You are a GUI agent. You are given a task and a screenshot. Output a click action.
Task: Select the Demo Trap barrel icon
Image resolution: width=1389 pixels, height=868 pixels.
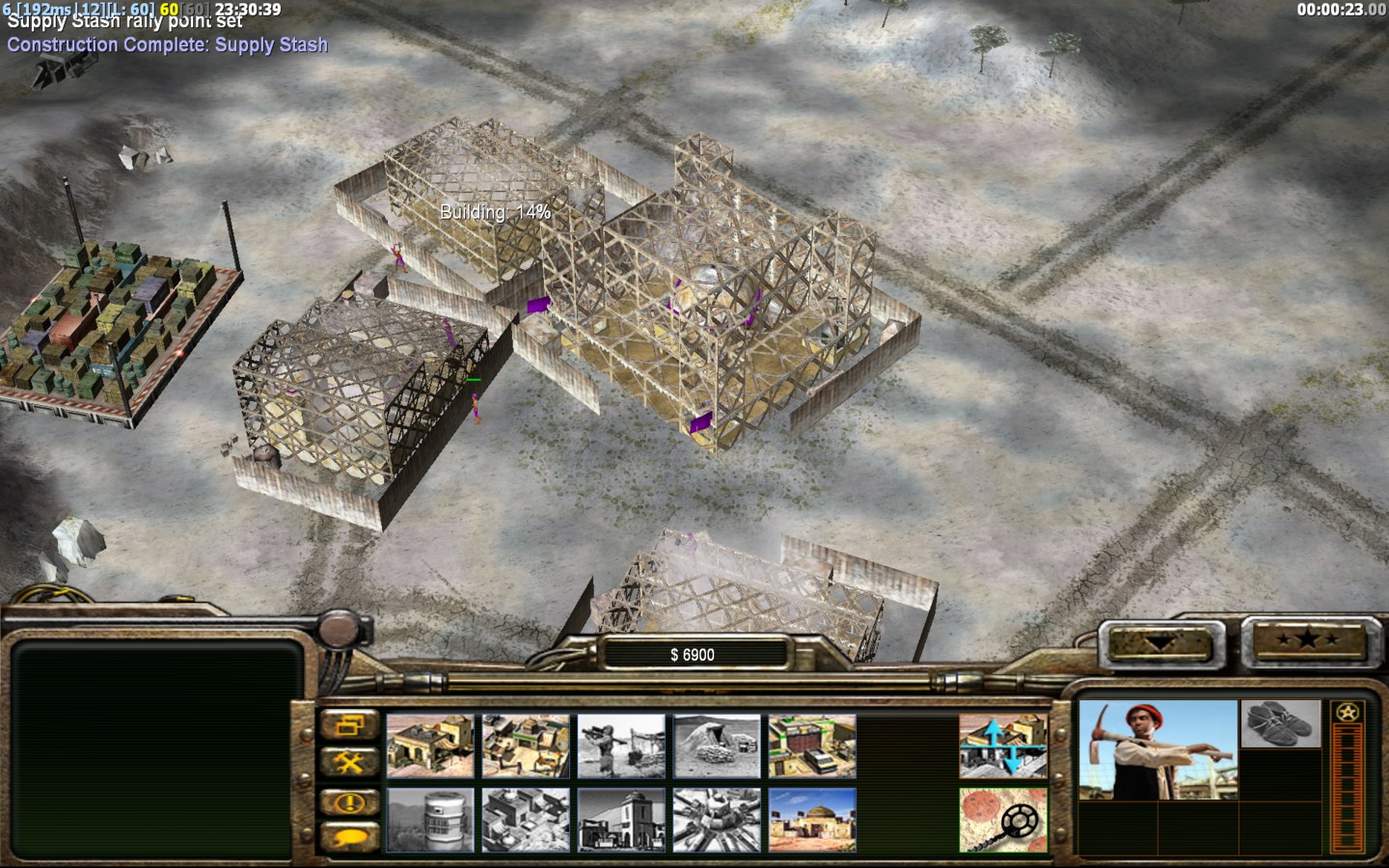click(x=430, y=820)
